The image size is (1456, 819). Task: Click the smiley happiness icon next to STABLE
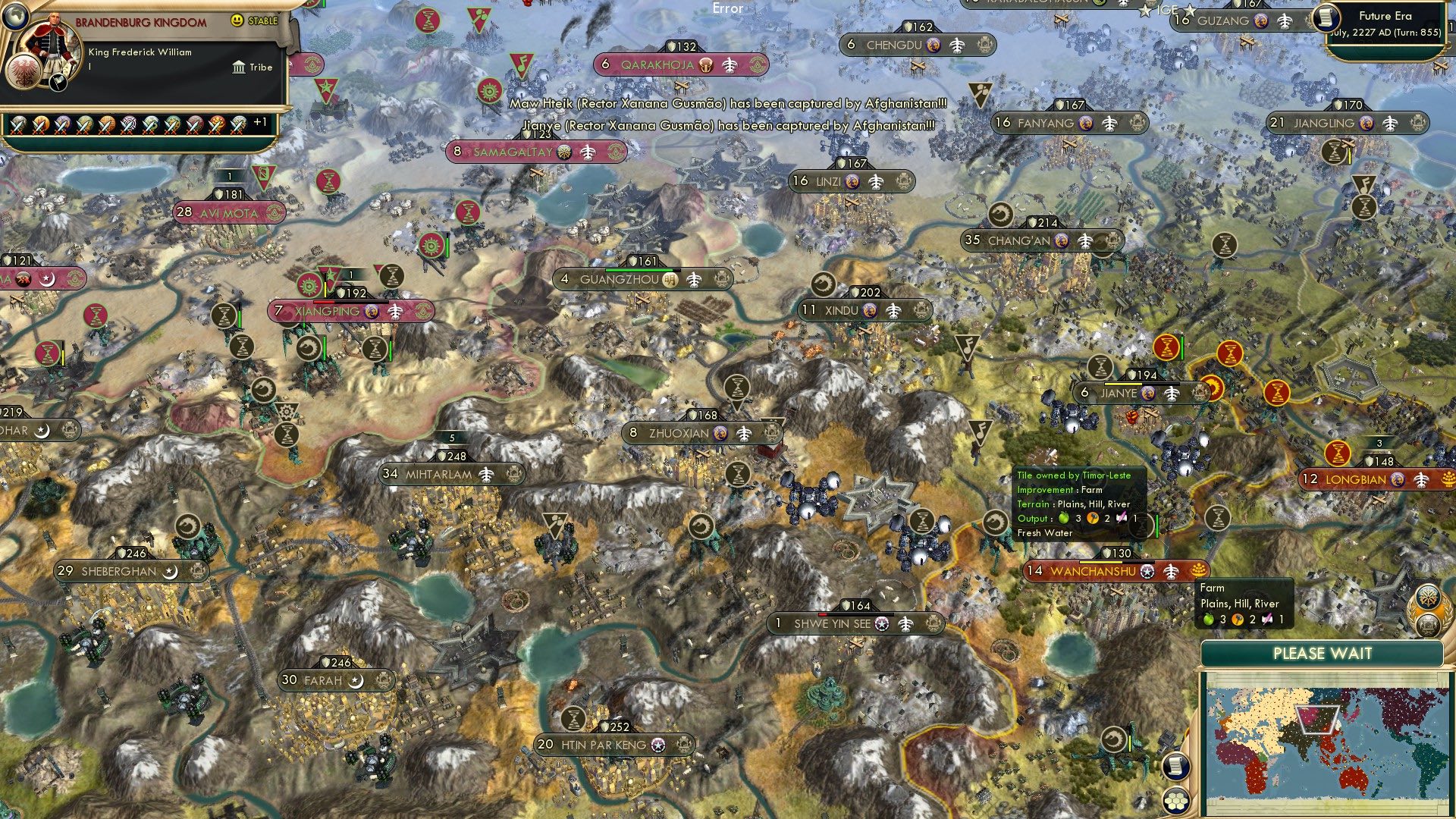(236, 20)
